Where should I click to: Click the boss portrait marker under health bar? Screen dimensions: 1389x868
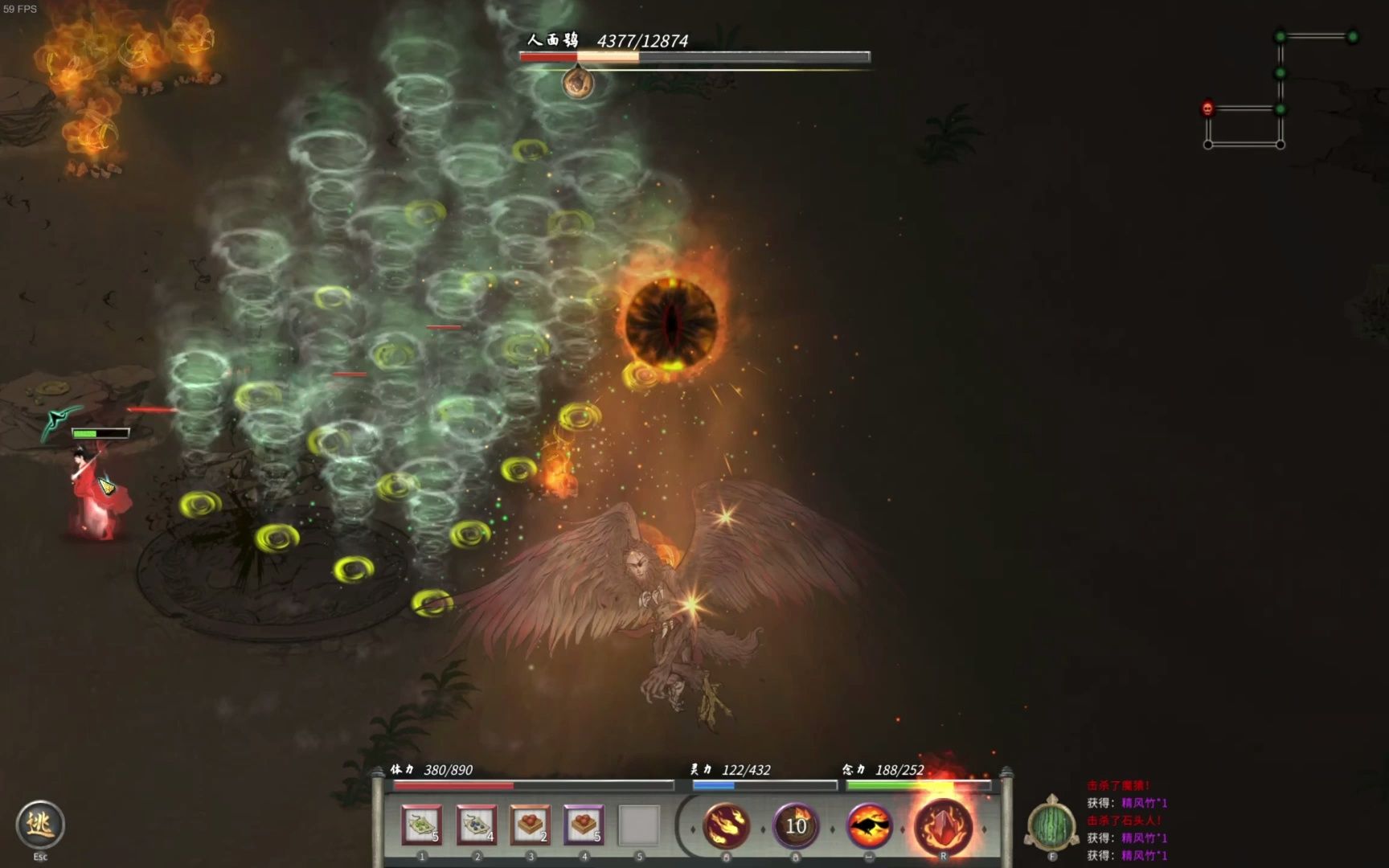(577, 82)
